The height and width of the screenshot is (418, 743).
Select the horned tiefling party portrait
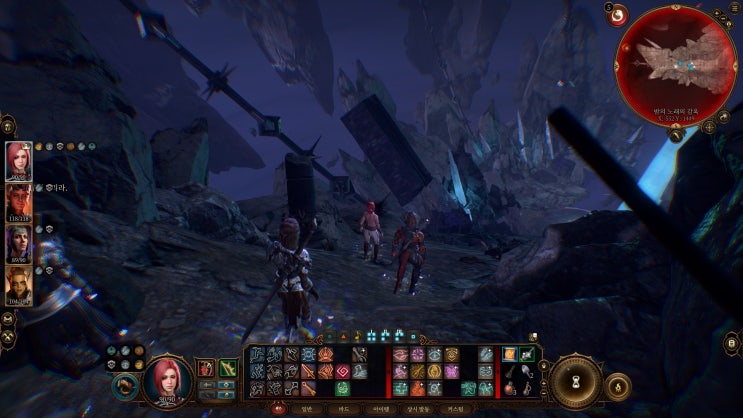(x=19, y=202)
